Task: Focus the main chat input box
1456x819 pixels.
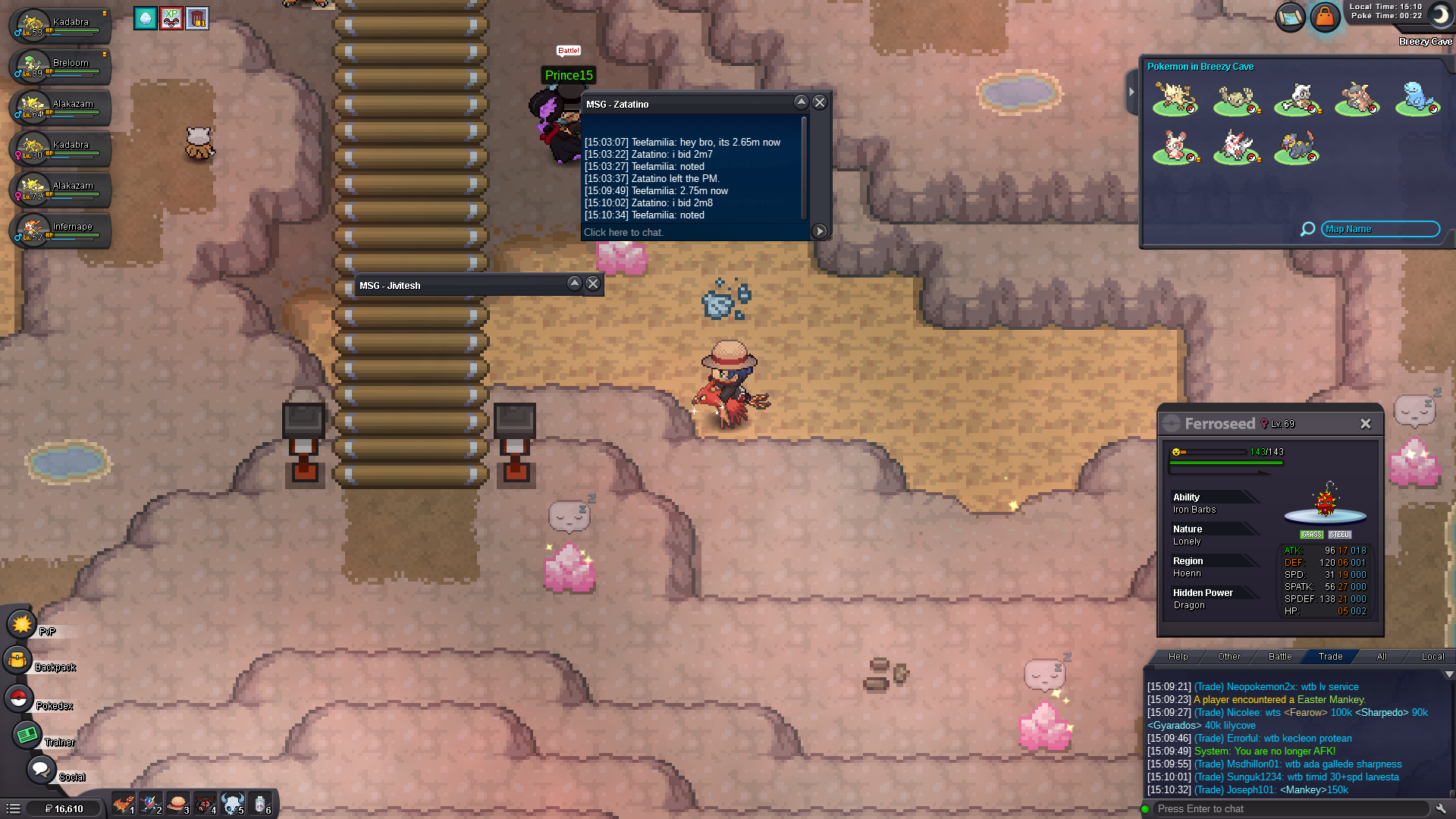Action: [1289, 809]
